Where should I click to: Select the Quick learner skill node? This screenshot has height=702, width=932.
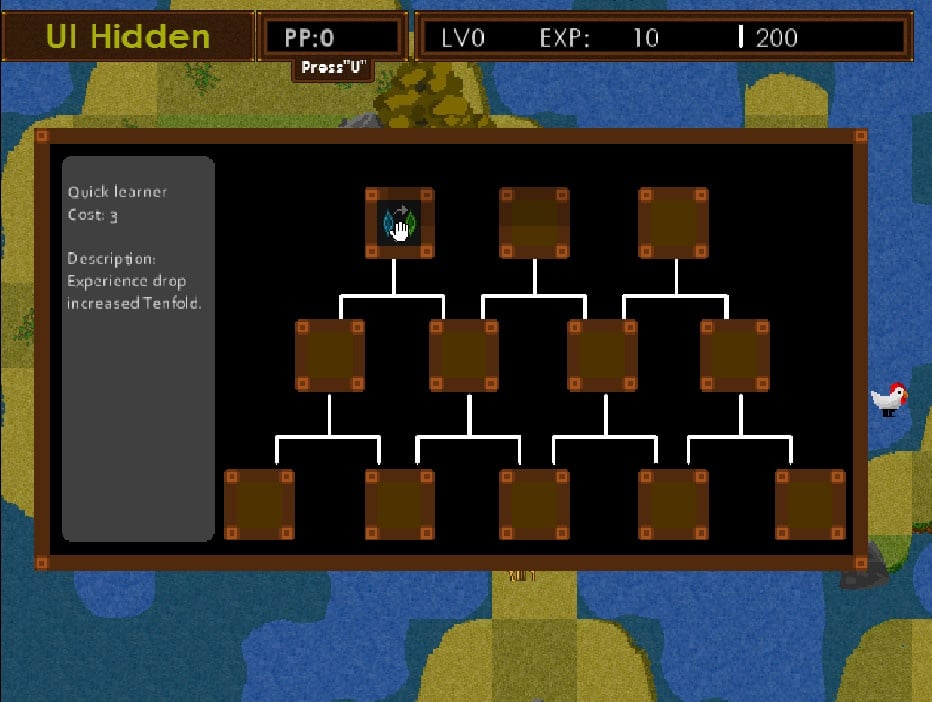(x=399, y=223)
